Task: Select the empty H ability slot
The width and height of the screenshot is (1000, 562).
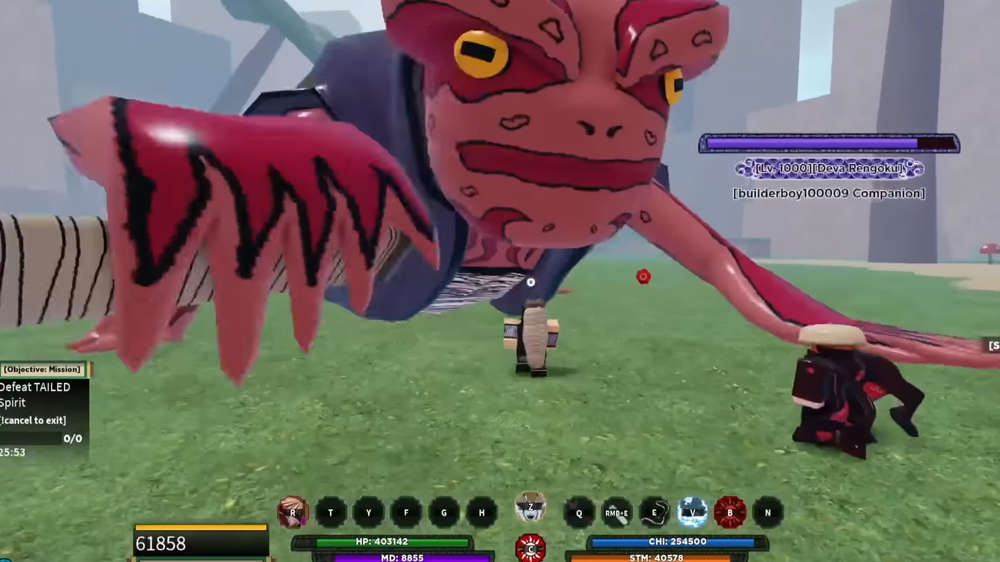Action: coord(481,512)
